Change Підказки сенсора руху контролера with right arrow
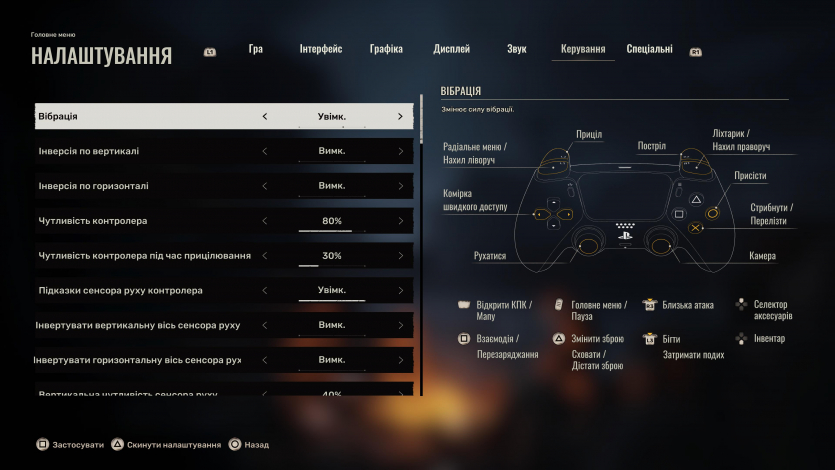 coord(400,291)
